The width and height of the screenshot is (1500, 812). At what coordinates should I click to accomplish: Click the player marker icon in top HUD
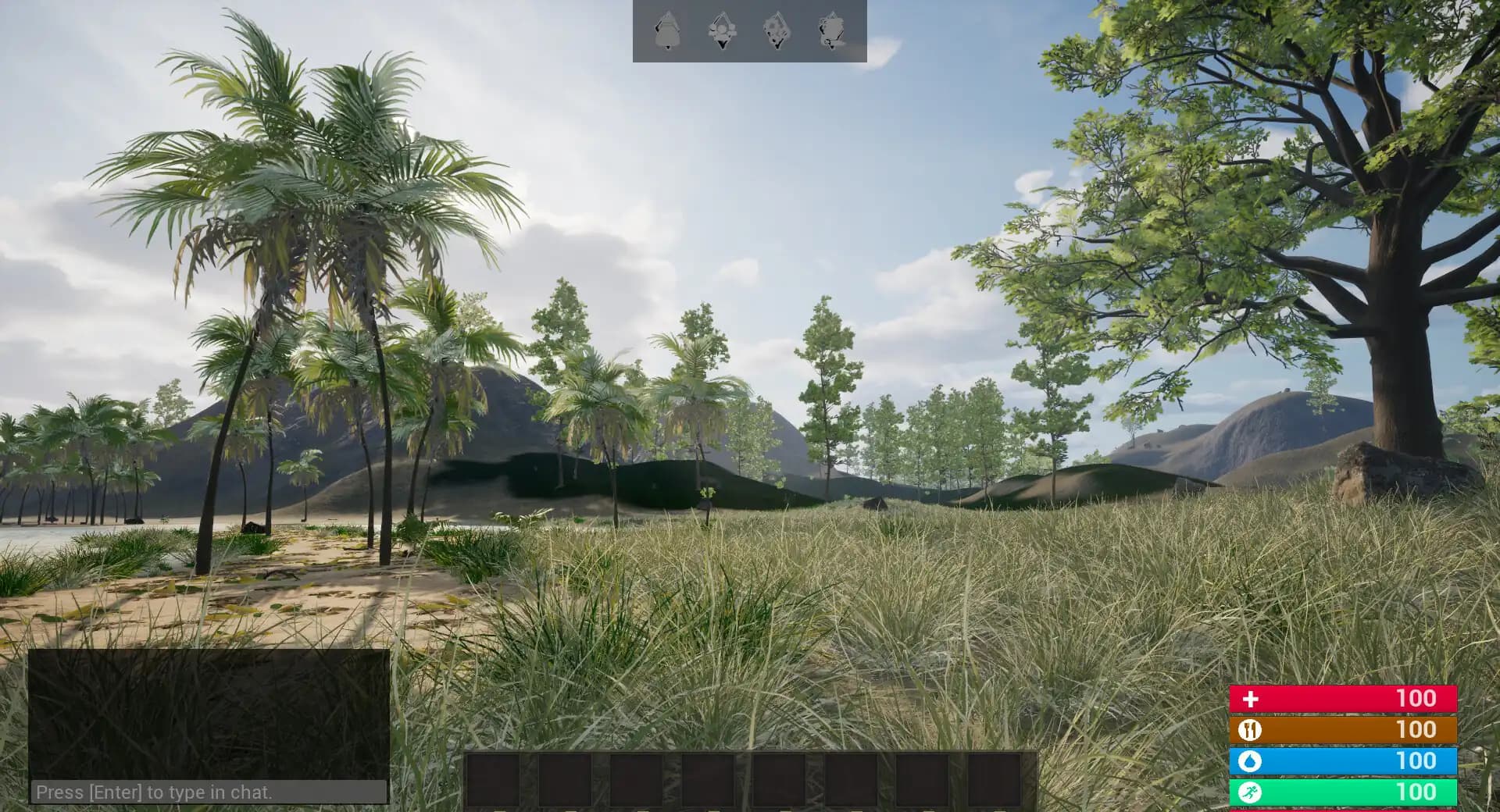pos(666,29)
